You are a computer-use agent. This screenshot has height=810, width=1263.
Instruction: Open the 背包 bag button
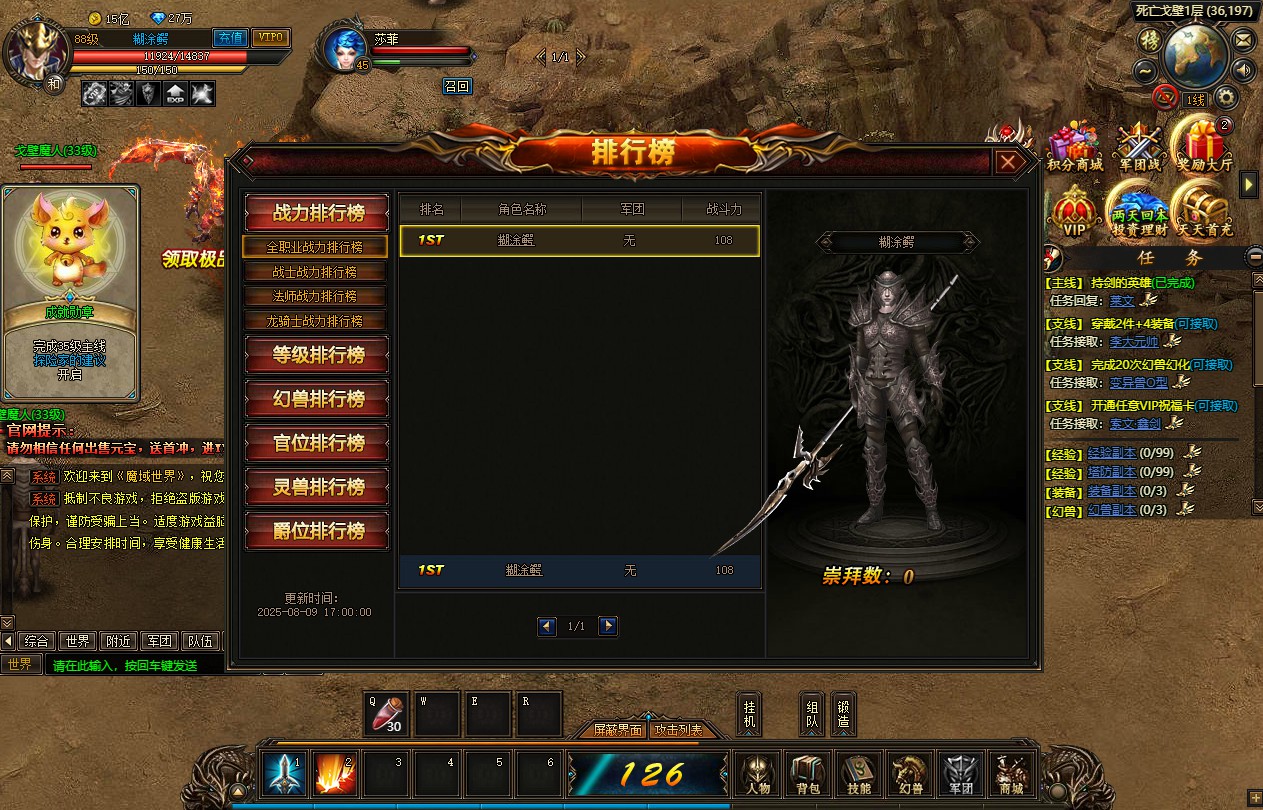pos(809,774)
